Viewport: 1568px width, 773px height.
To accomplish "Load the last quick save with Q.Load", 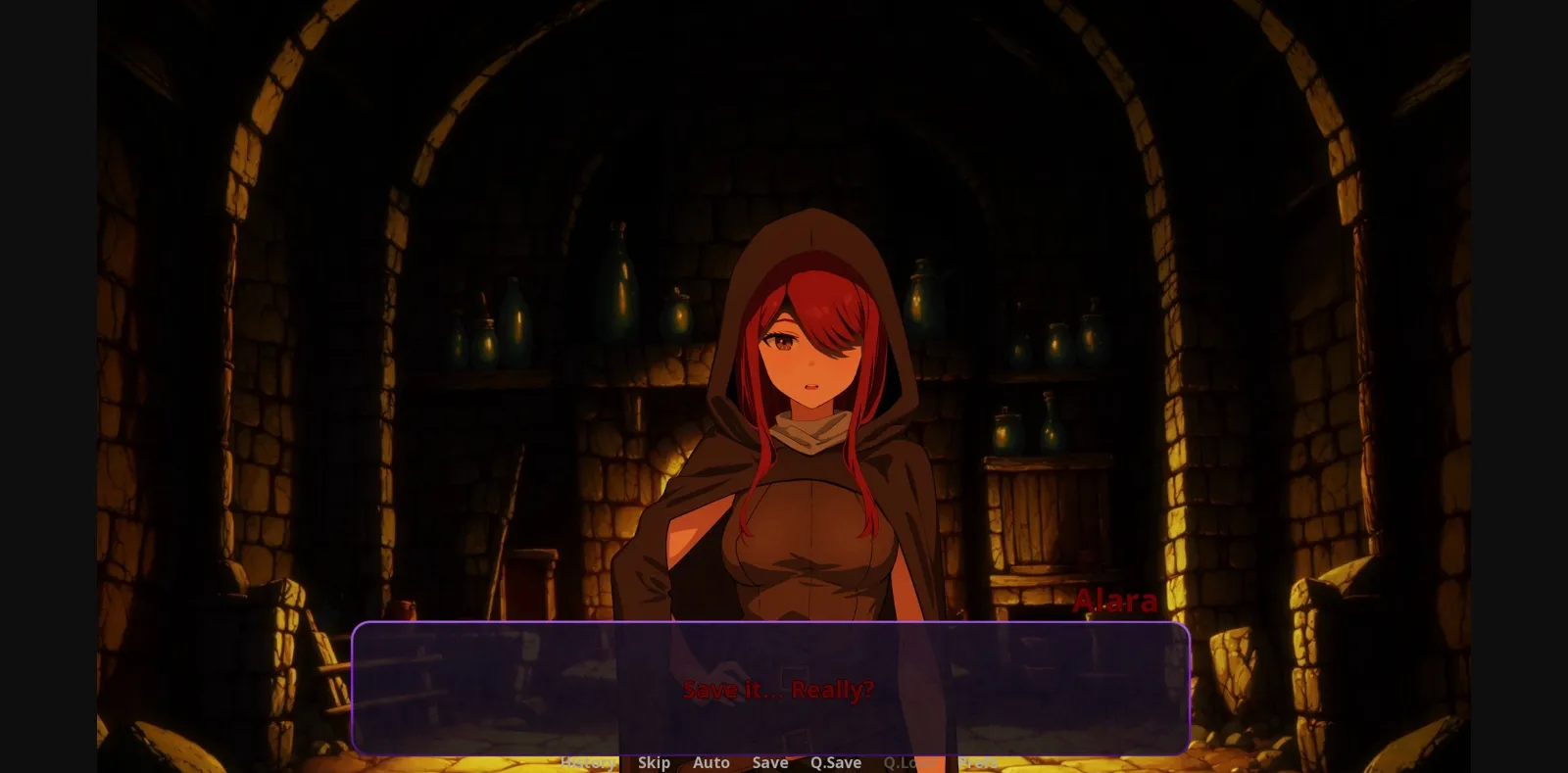I will coord(906,762).
